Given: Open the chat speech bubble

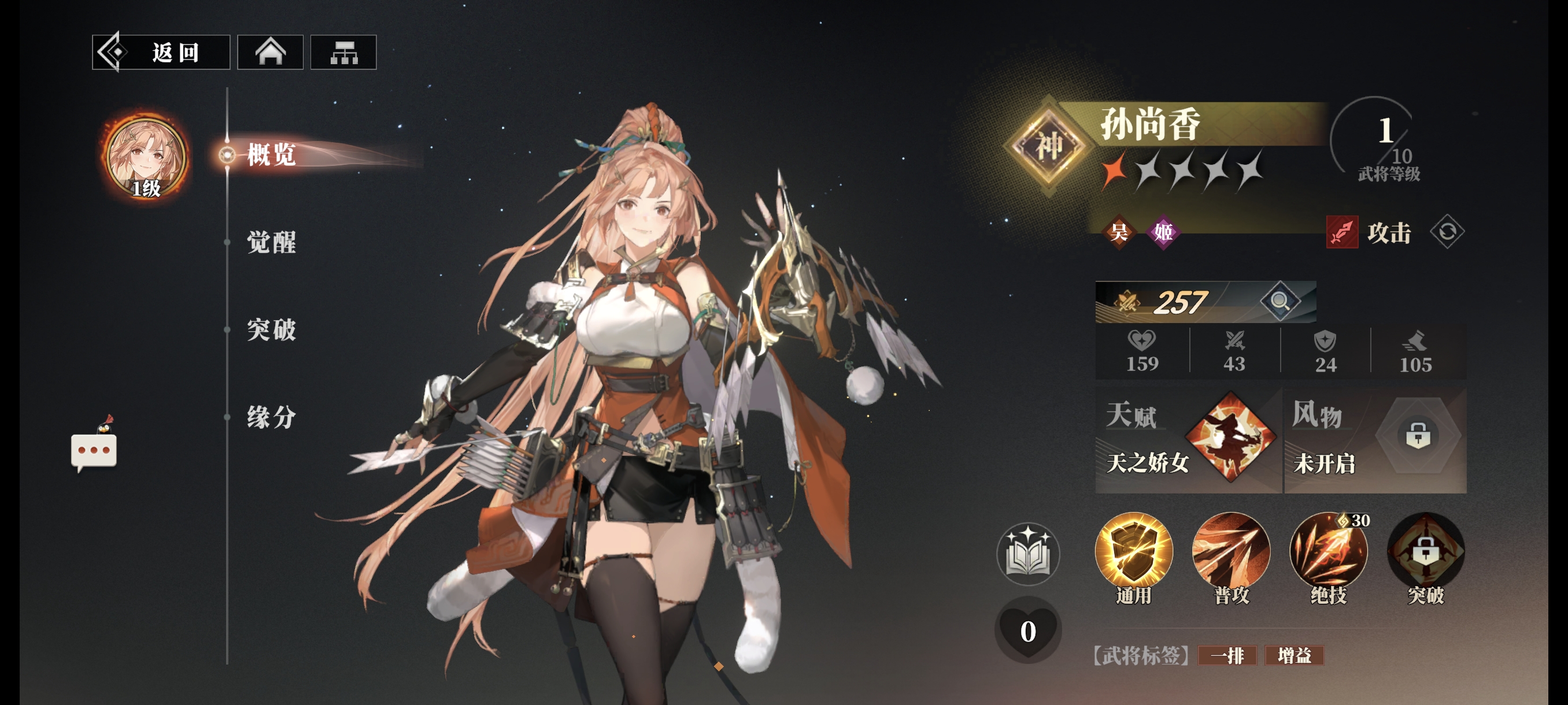Looking at the screenshot, I should 94,450.
